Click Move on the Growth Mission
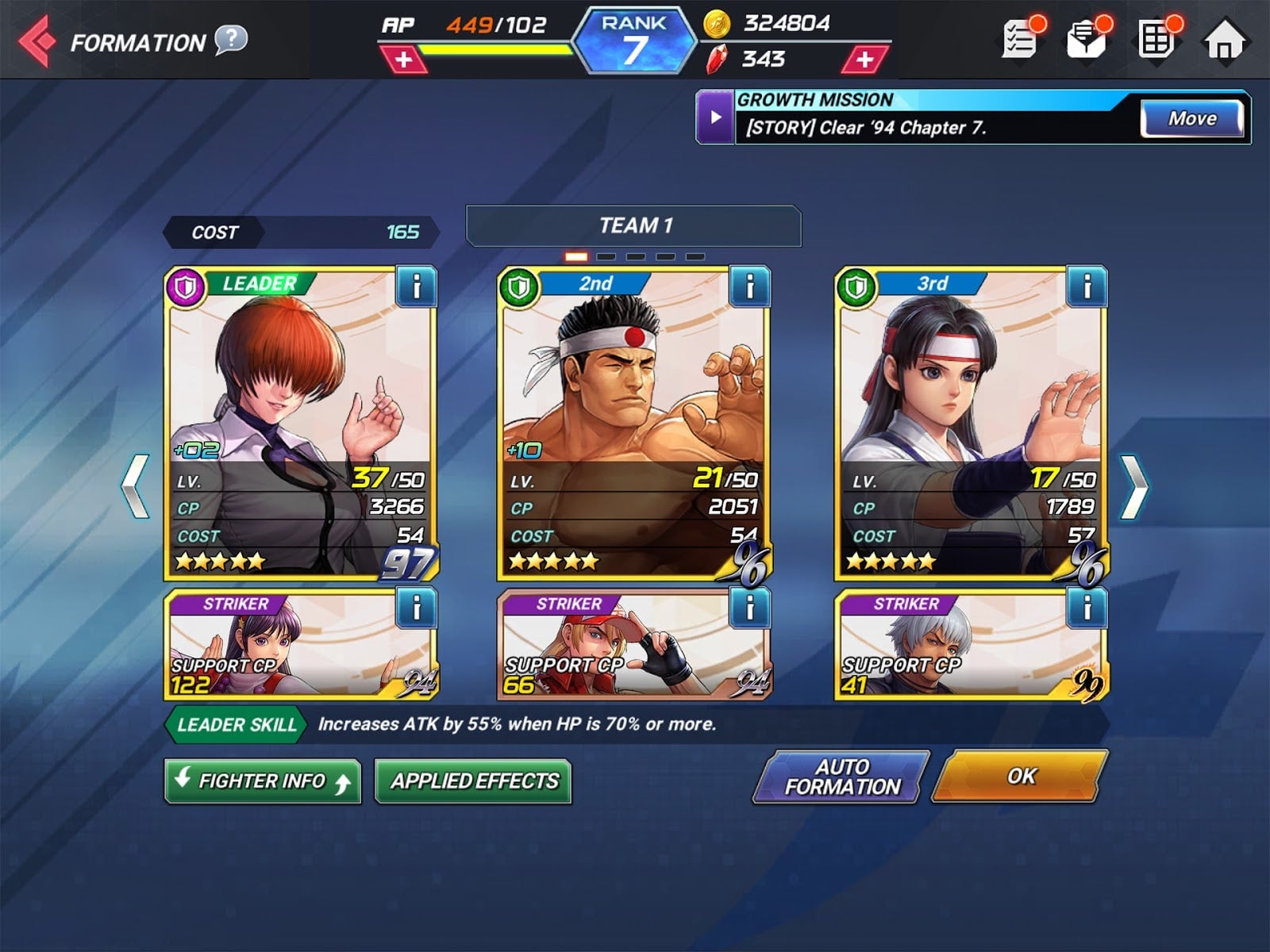1270x952 pixels. [x=1192, y=119]
